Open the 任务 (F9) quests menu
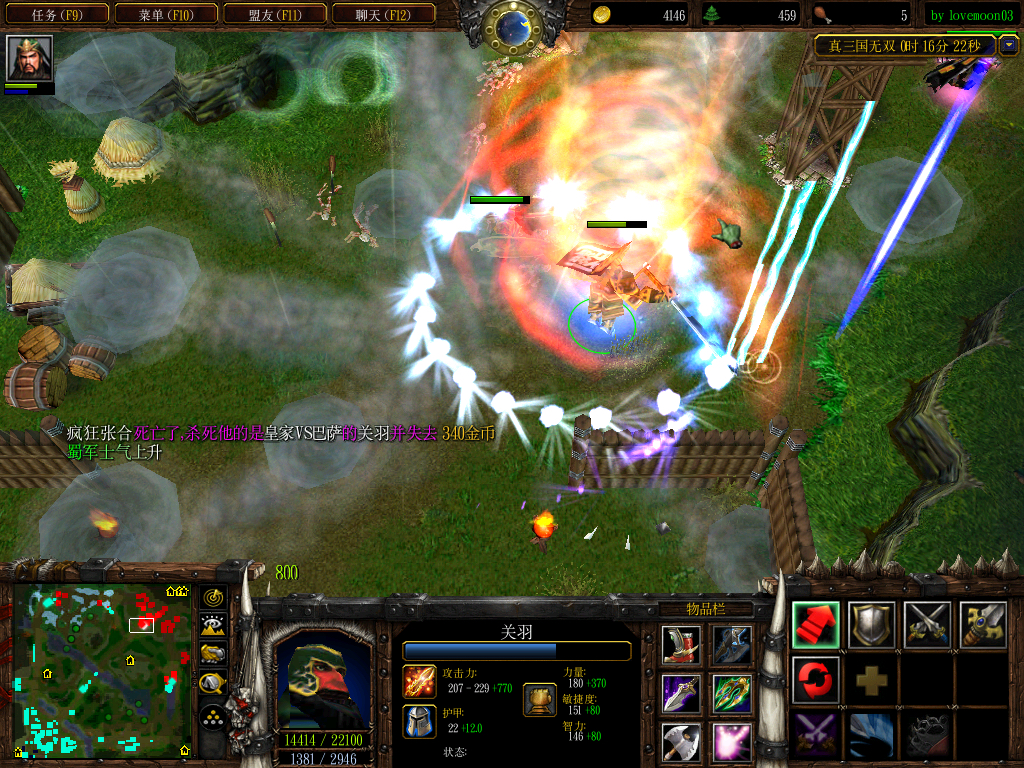The image size is (1024, 768). [x=57, y=15]
